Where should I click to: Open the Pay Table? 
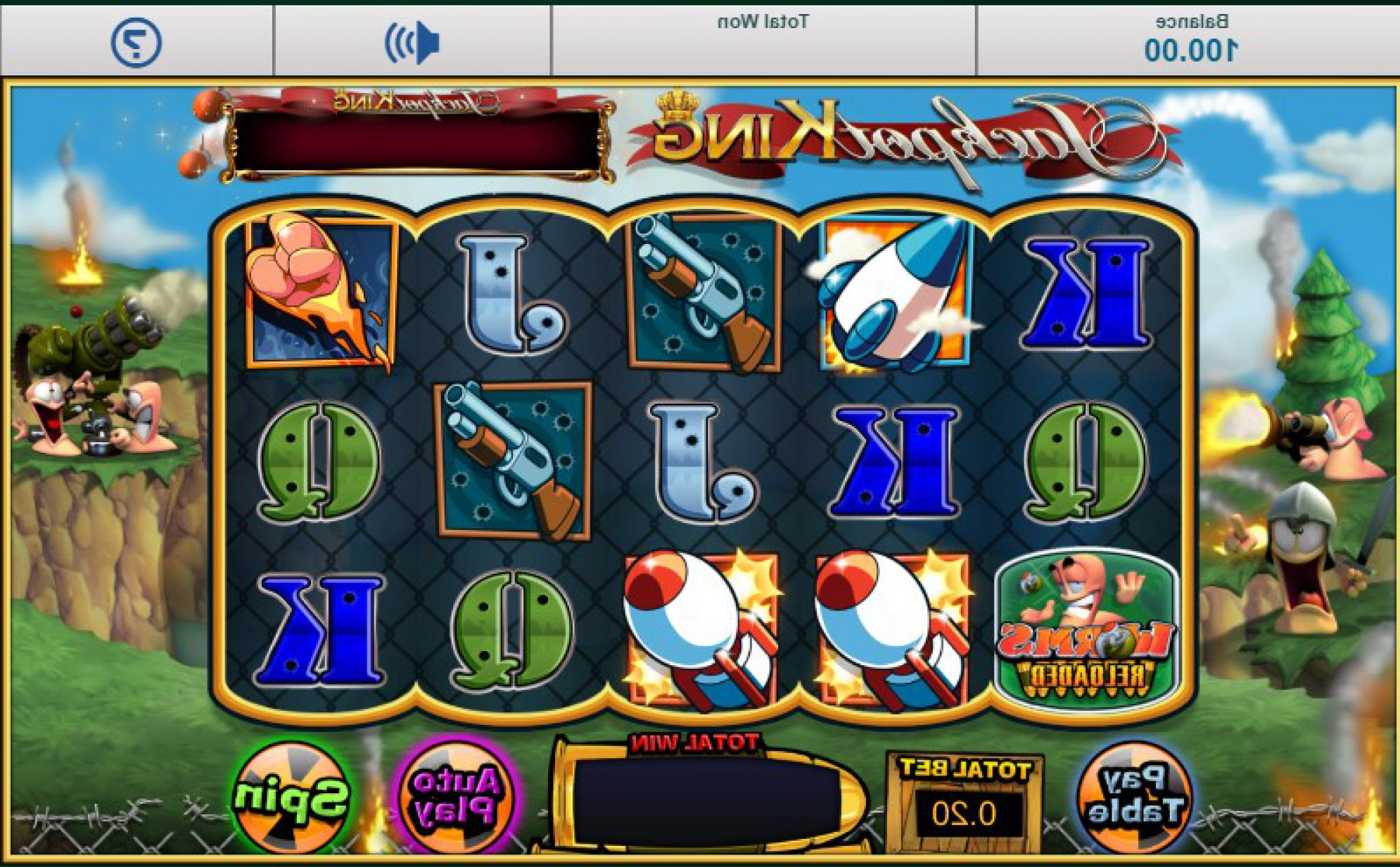(x=1133, y=795)
